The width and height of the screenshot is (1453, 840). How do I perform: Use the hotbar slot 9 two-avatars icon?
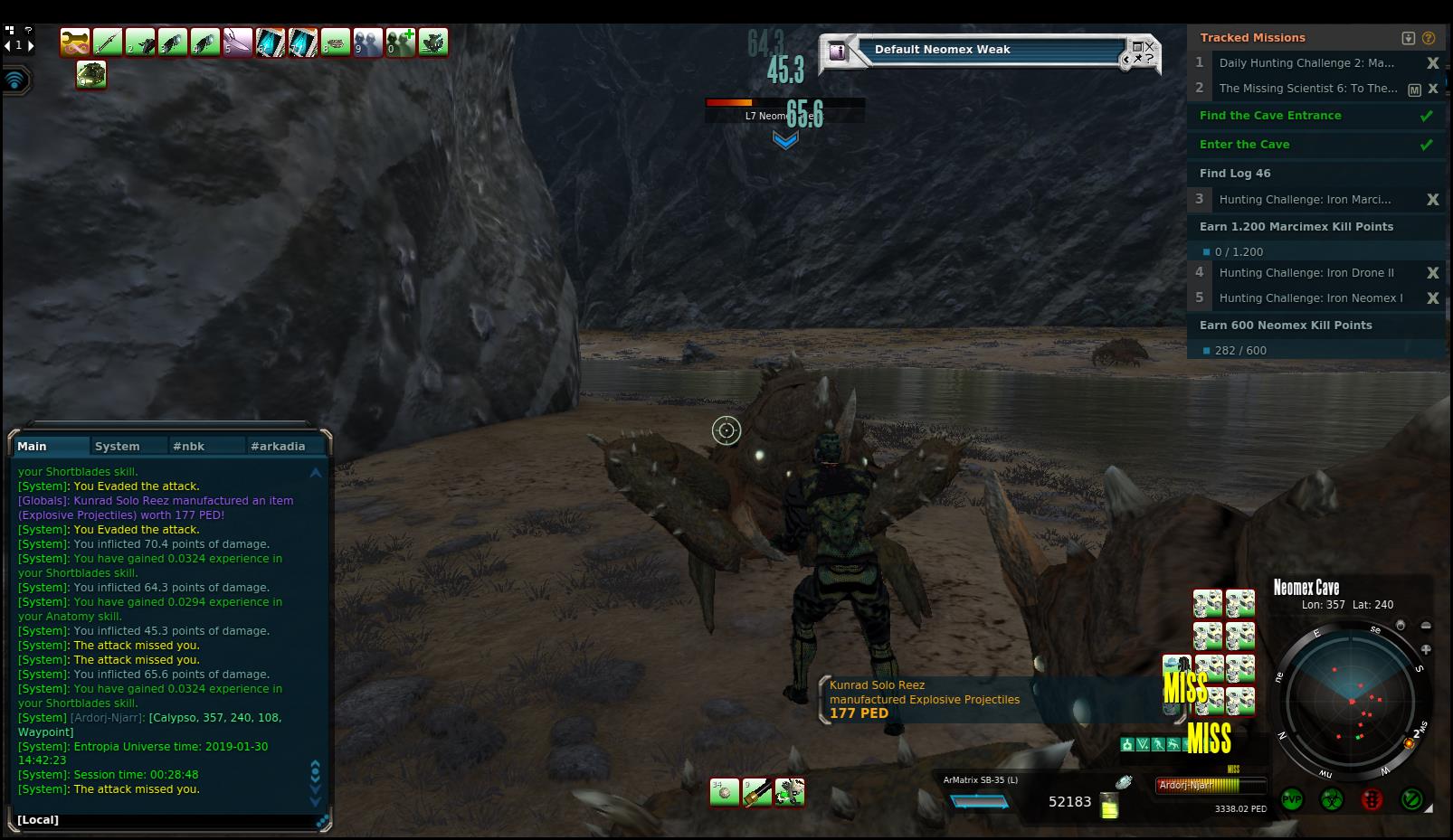coord(368,42)
